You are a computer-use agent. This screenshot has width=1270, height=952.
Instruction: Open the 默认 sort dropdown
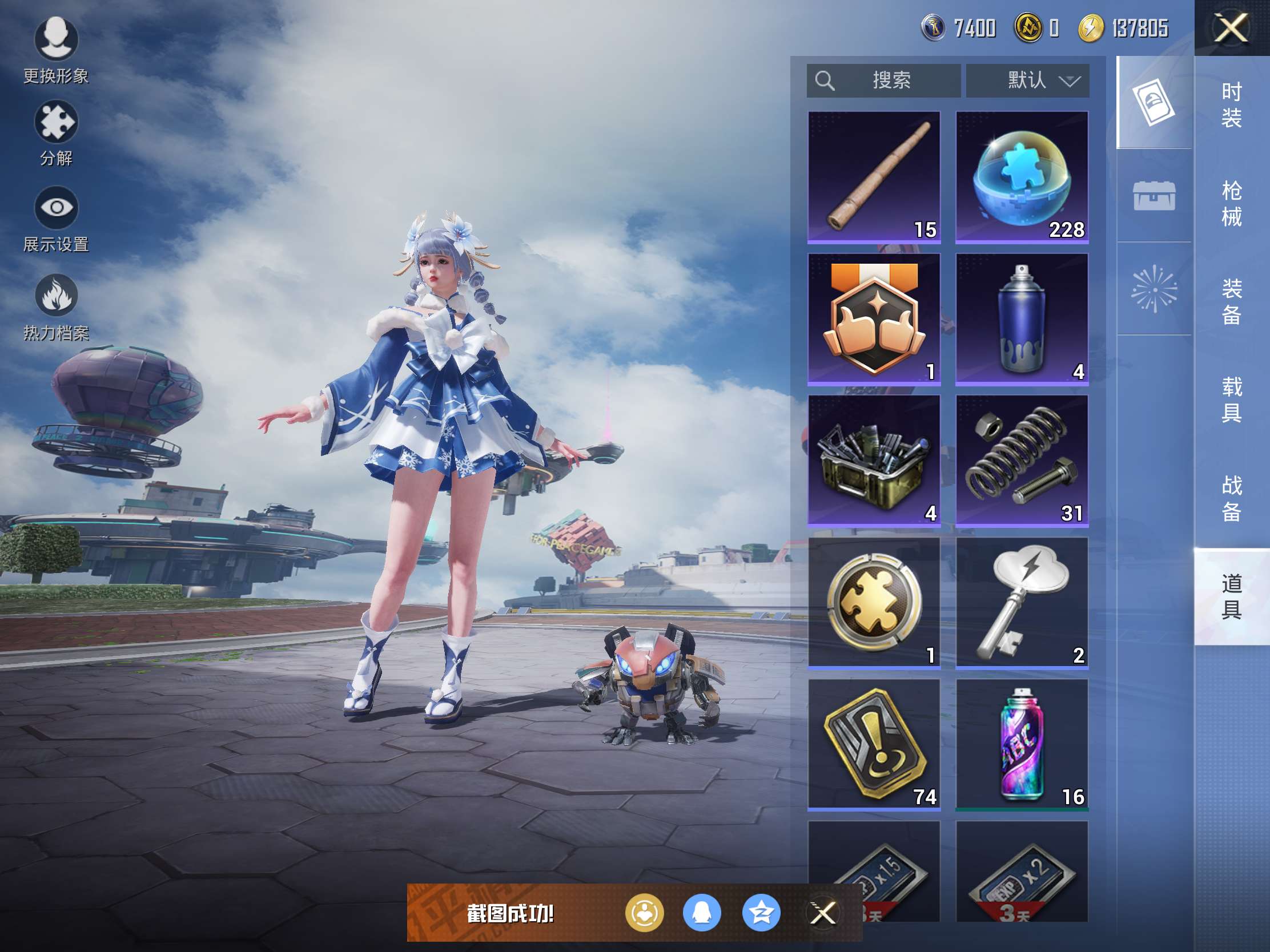click(x=1028, y=80)
